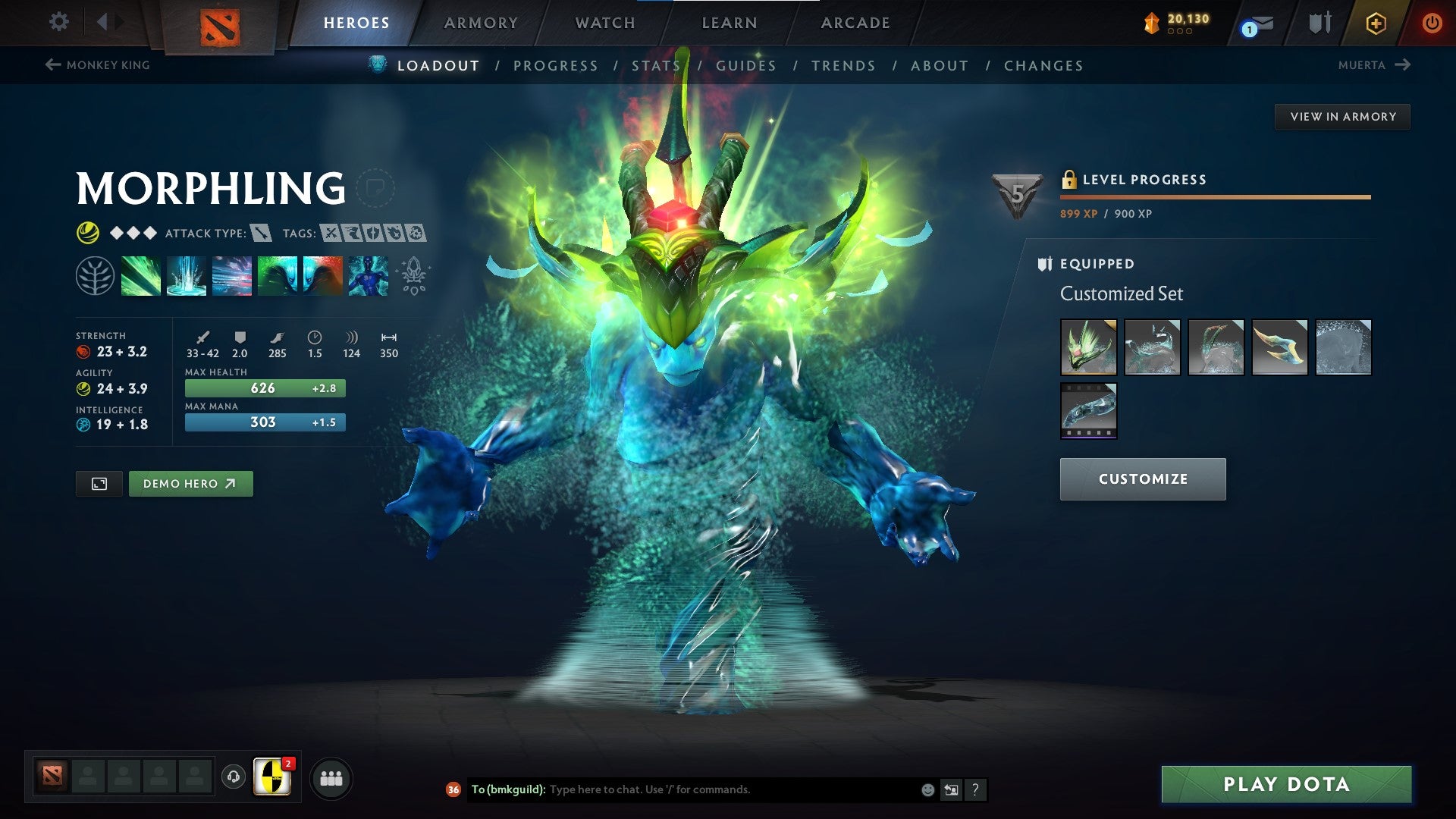Open the Morph ultimate ability icon

point(368,277)
